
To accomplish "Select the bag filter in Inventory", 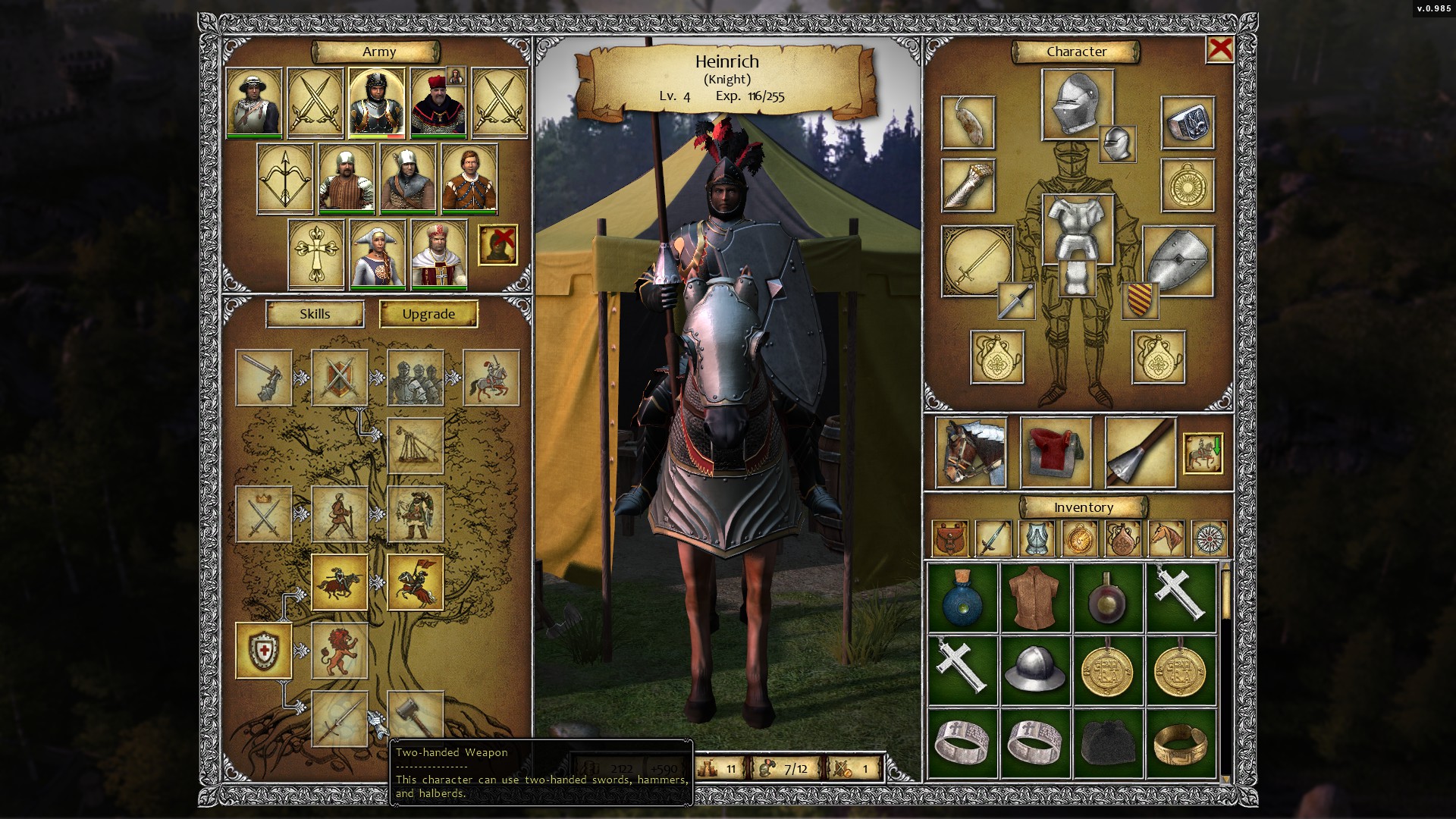I will point(949,540).
